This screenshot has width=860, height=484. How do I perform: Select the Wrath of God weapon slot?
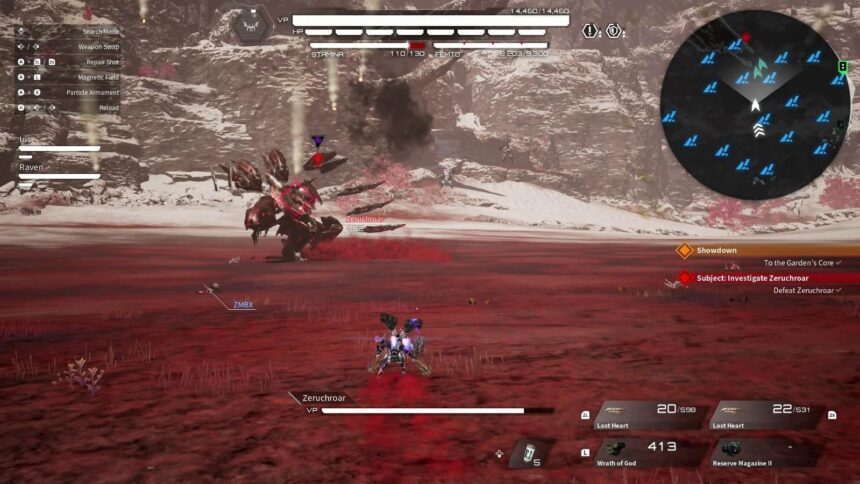tap(648, 452)
